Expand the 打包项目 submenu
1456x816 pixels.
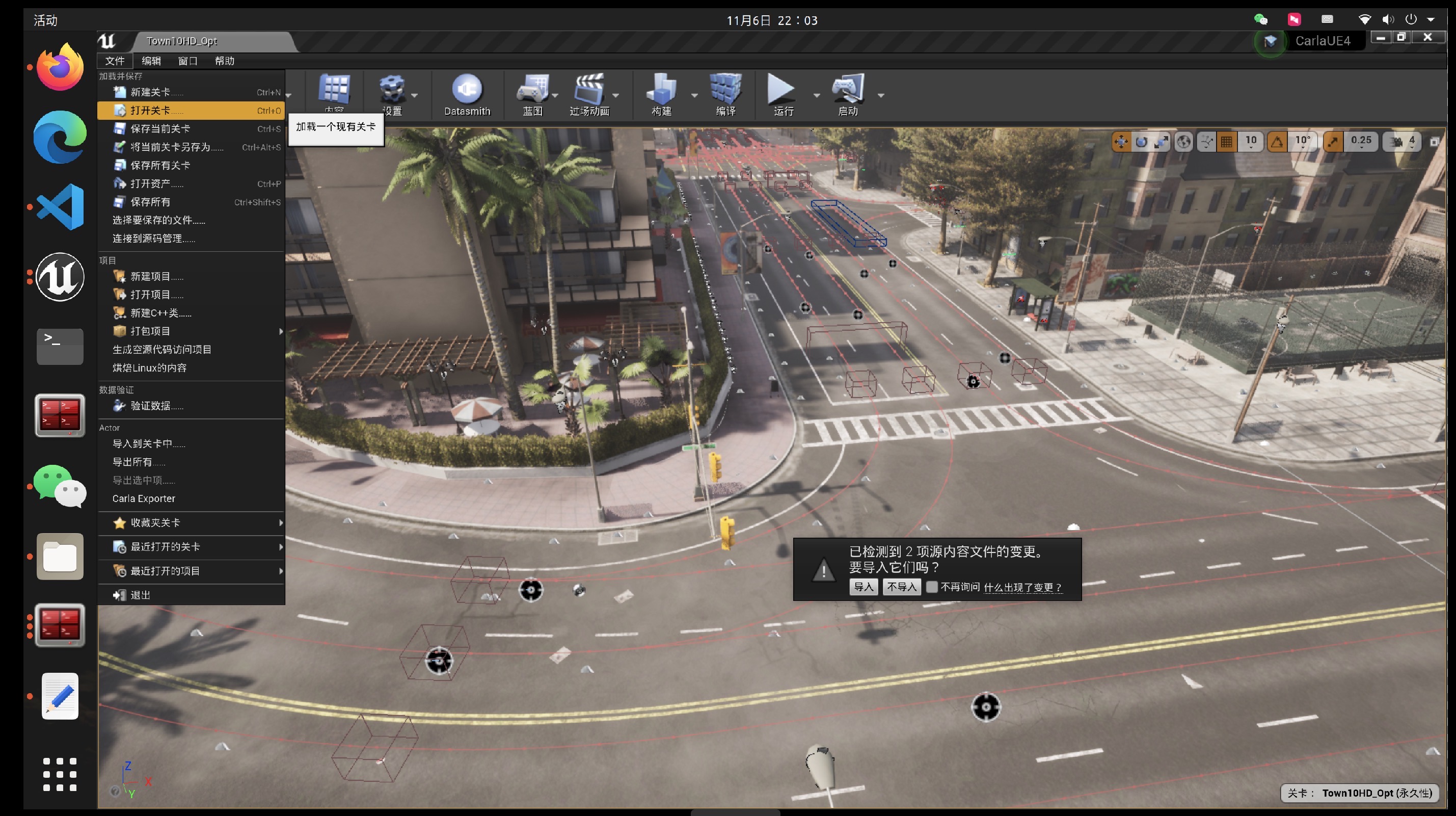point(150,331)
